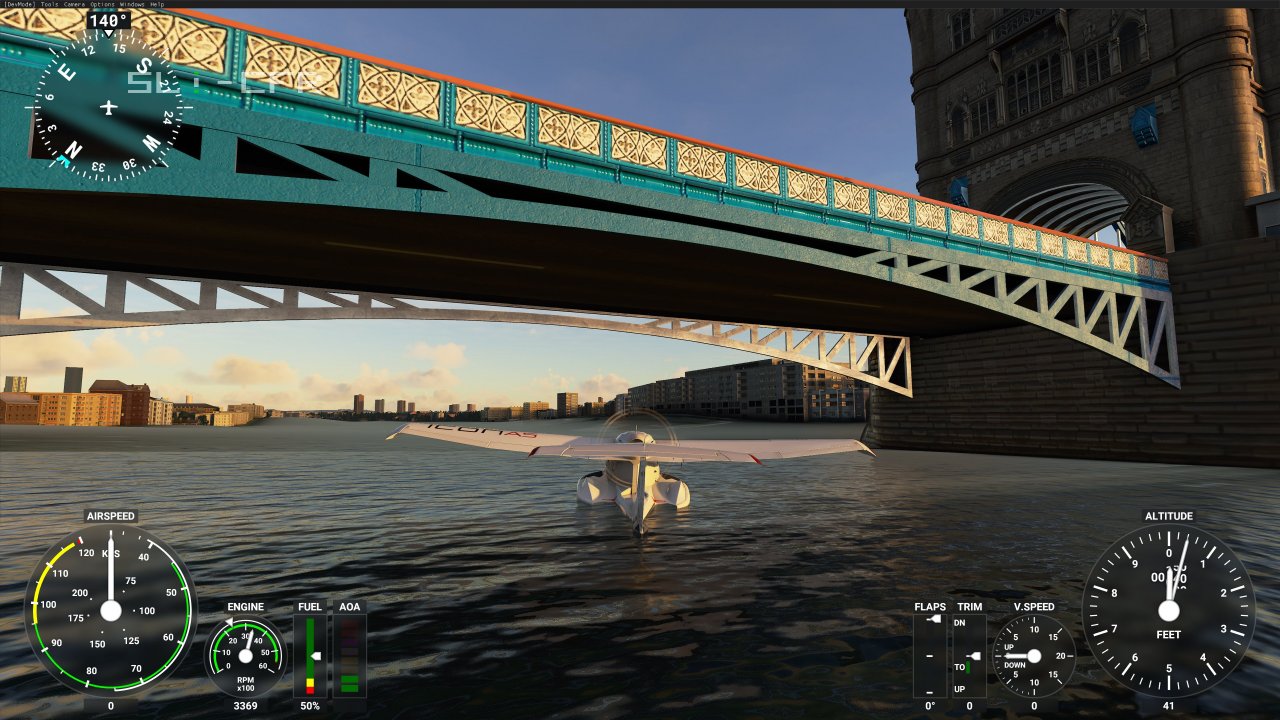
Task: Click the 50% fuel percentage label
Action: 310,705
